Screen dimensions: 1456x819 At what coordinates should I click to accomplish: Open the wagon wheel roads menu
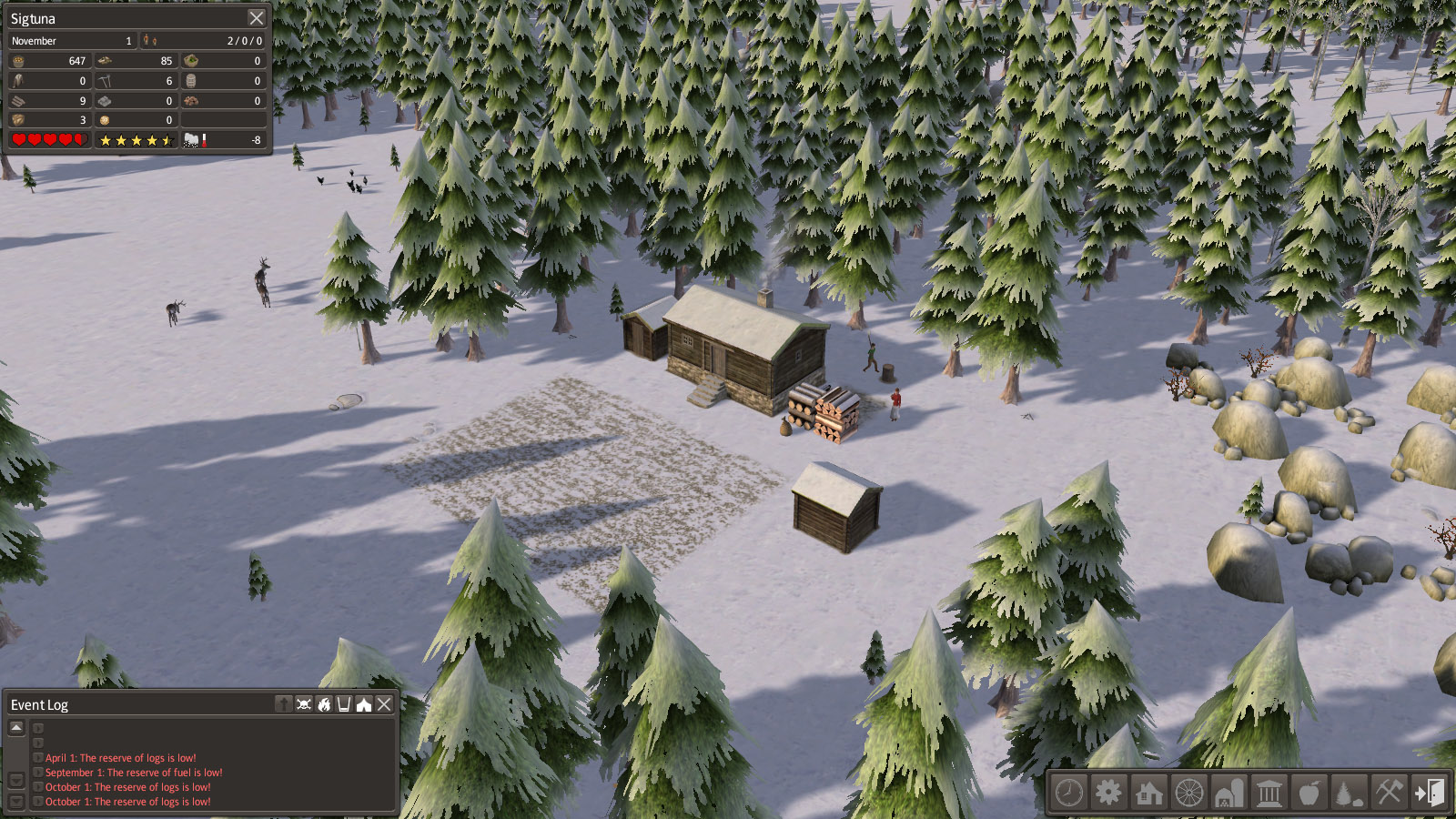(x=1188, y=793)
